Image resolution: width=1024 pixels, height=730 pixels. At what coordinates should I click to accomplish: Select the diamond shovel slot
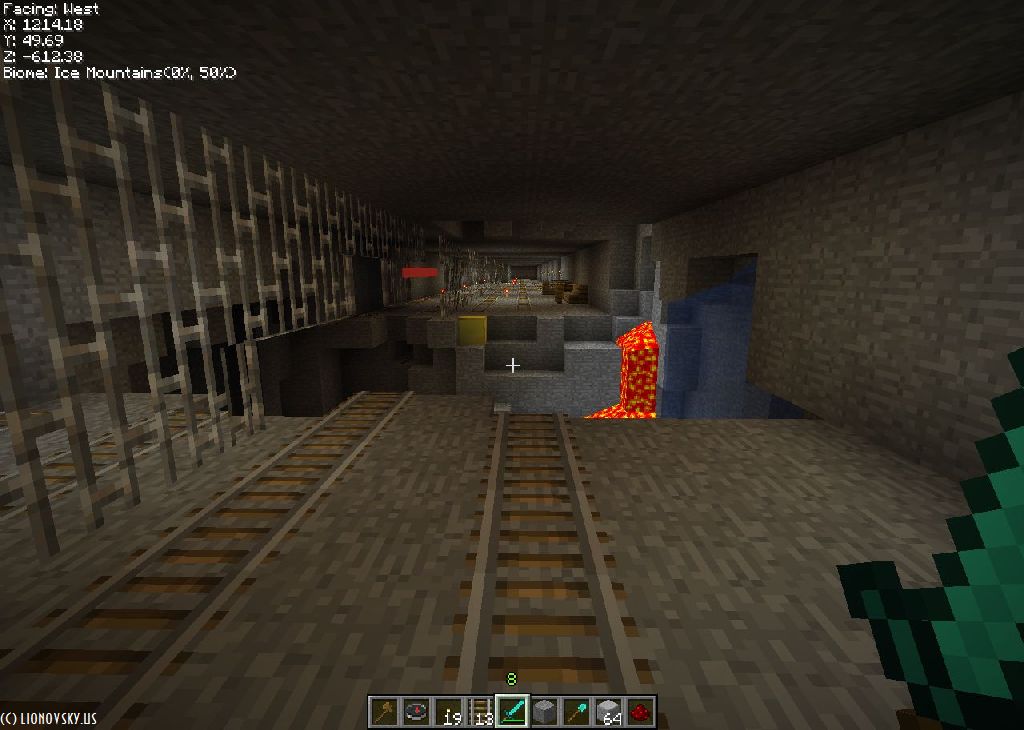[x=576, y=712]
